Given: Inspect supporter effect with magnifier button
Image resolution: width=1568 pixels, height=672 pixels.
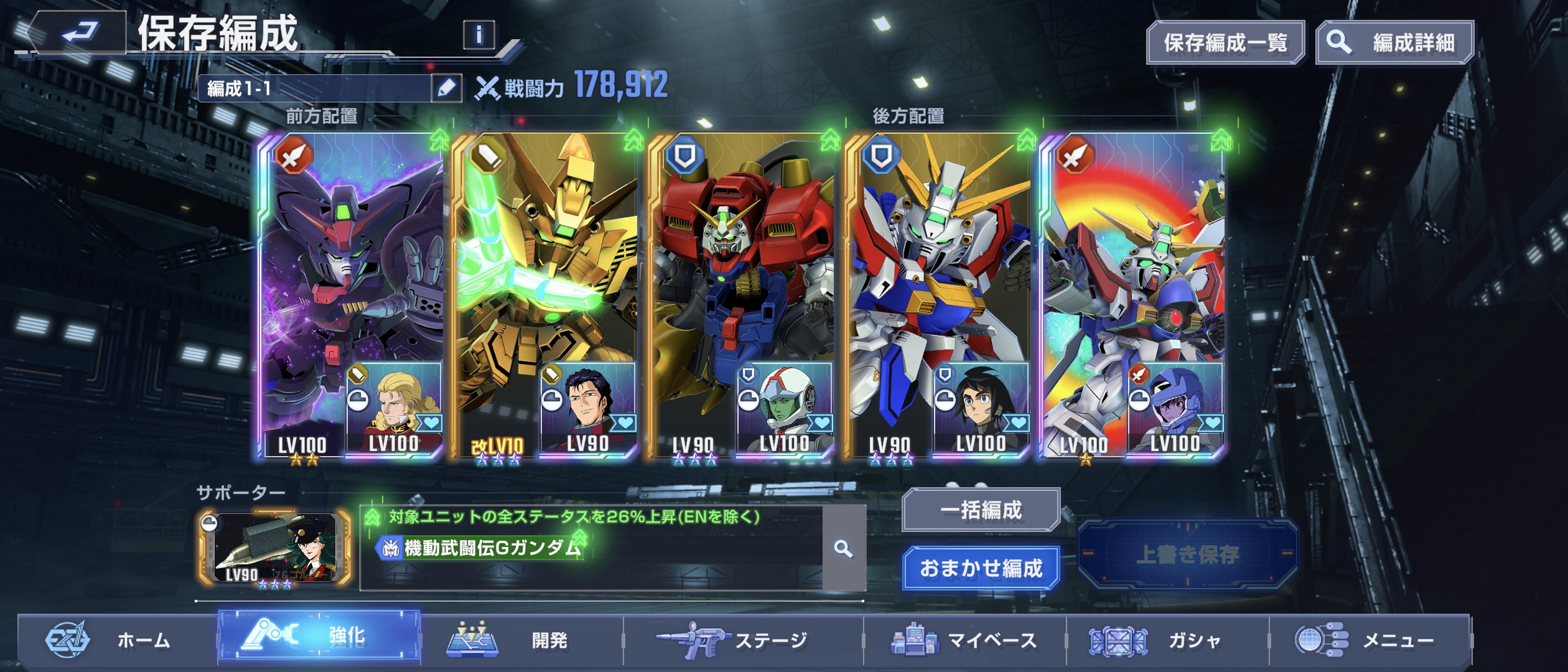Looking at the screenshot, I should coord(844,549).
